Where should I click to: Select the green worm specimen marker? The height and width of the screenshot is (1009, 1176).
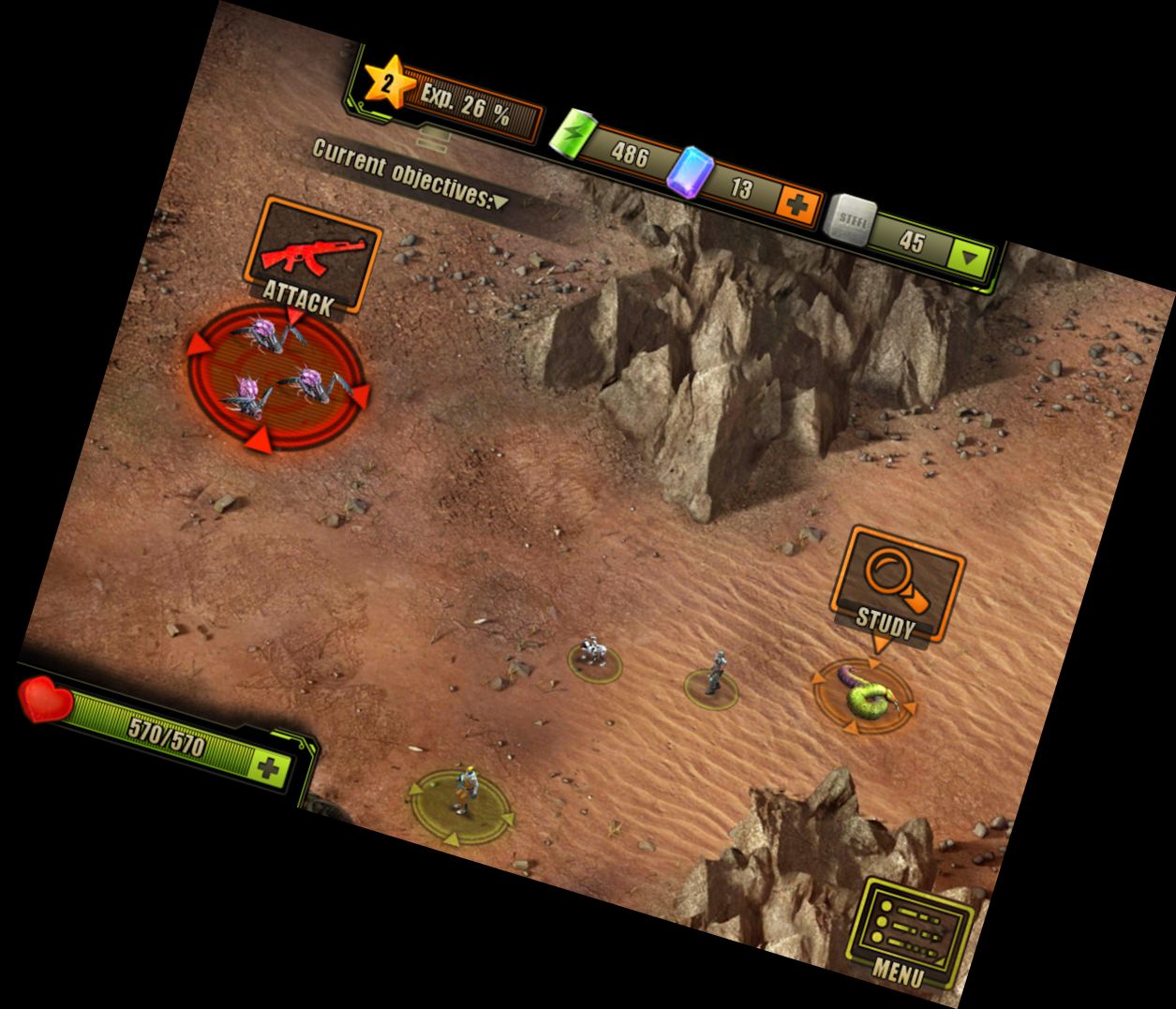click(865, 695)
